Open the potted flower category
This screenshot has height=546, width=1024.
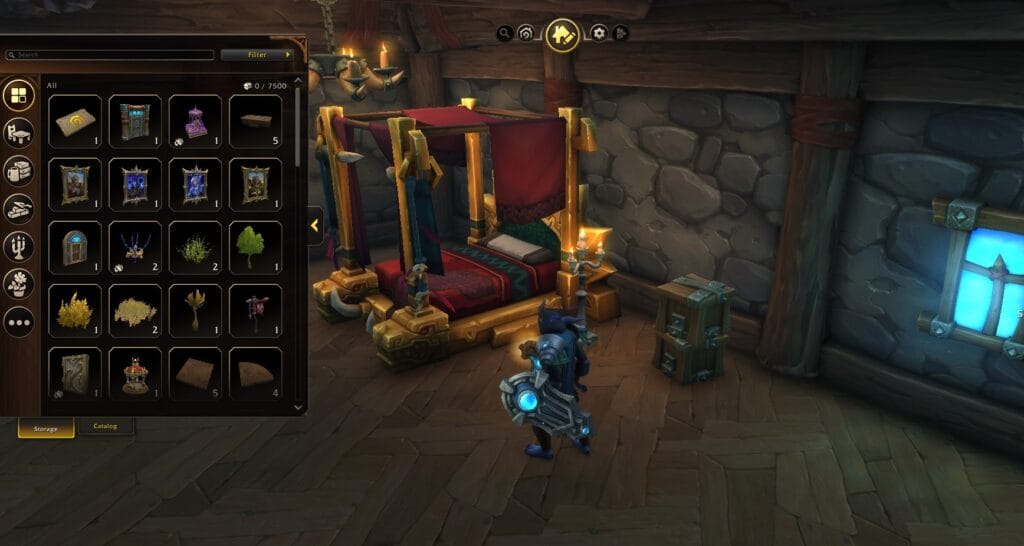(x=19, y=284)
